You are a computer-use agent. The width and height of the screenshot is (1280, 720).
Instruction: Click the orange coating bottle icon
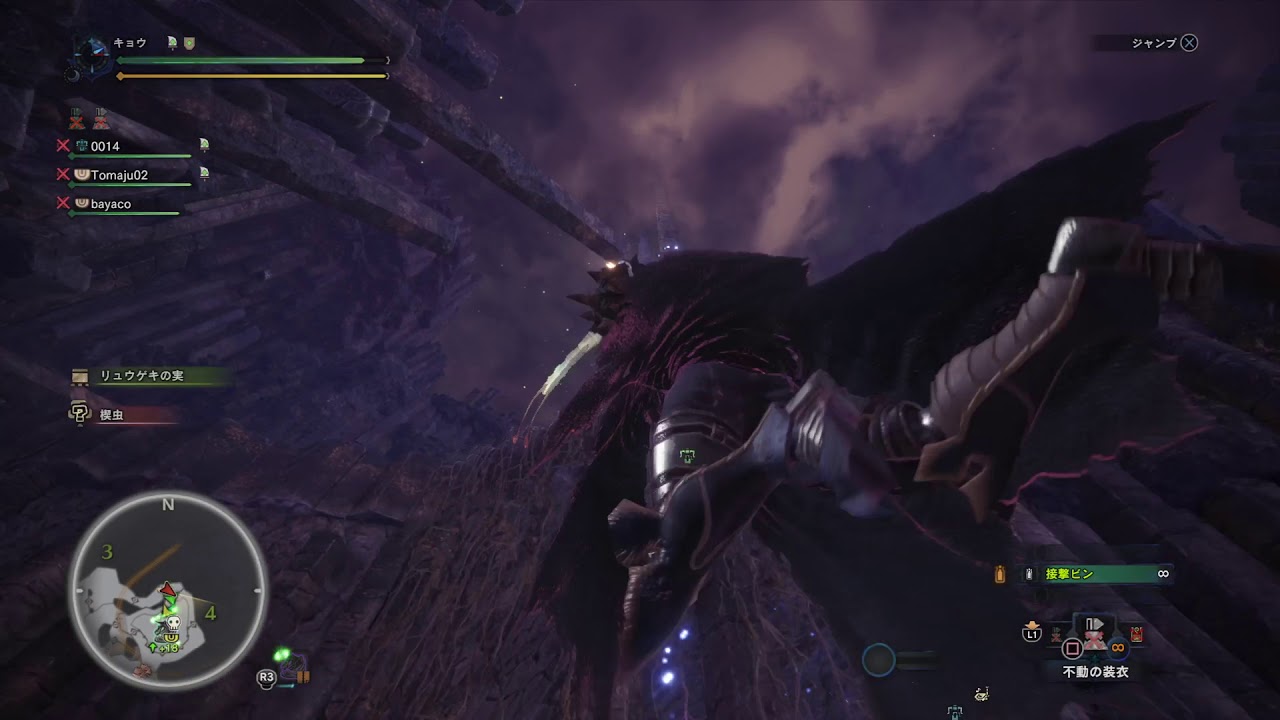[x=999, y=574]
